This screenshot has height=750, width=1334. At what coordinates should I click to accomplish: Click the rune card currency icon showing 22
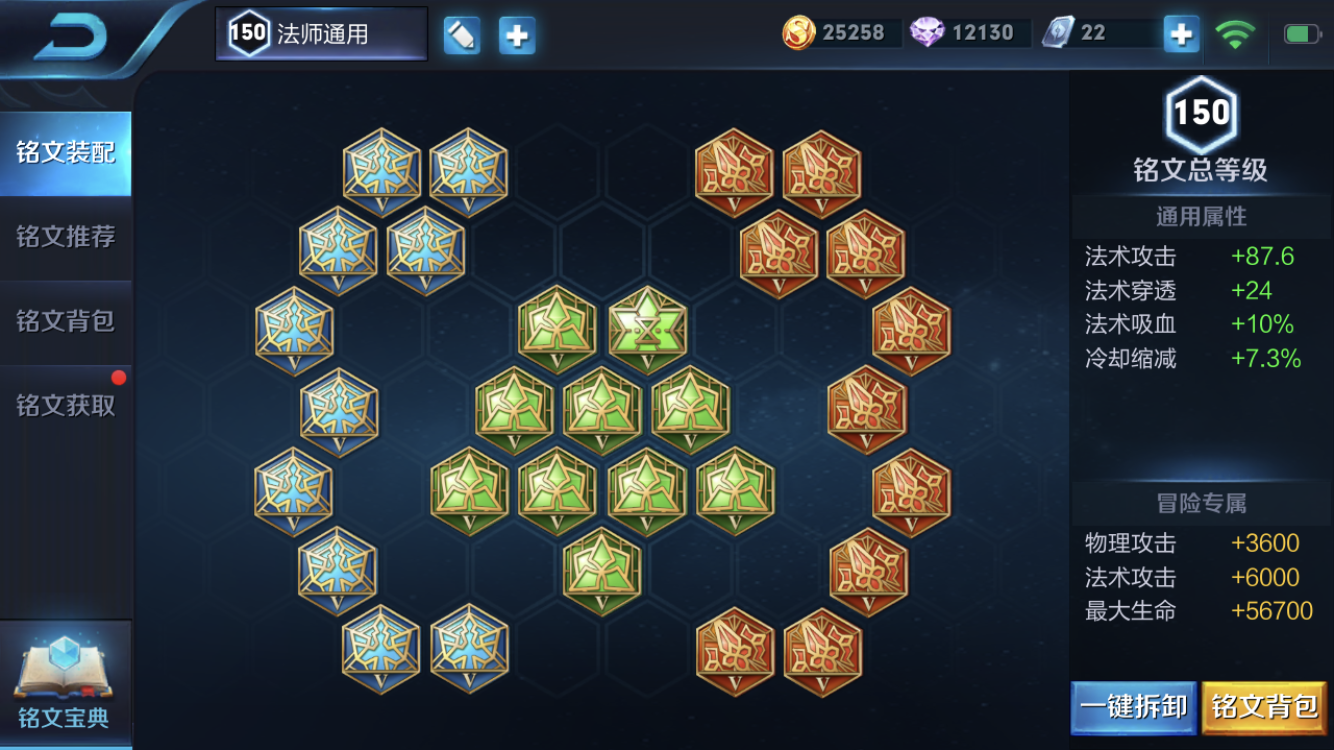click(x=1060, y=32)
